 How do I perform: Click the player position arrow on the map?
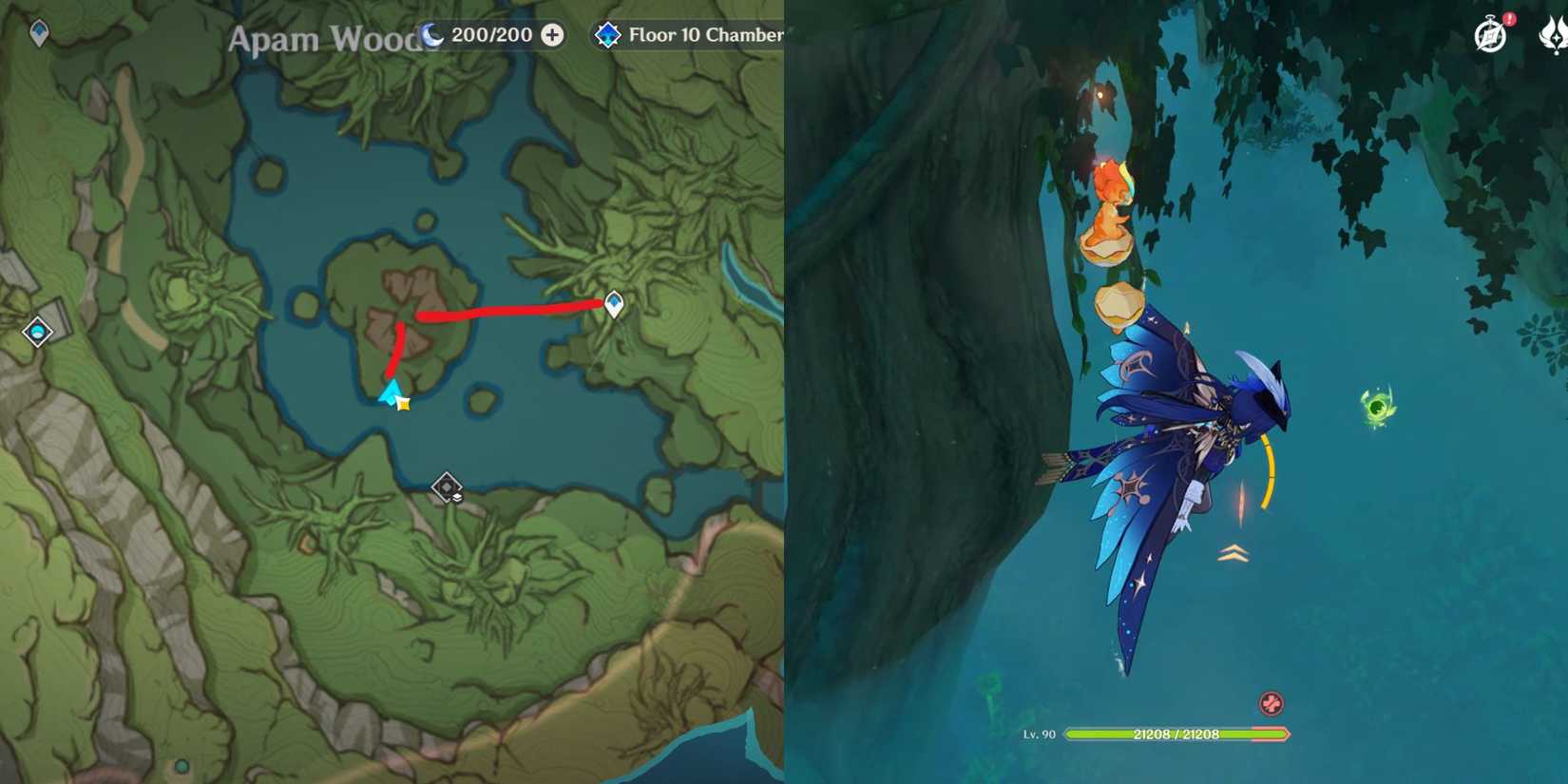click(392, 391)
